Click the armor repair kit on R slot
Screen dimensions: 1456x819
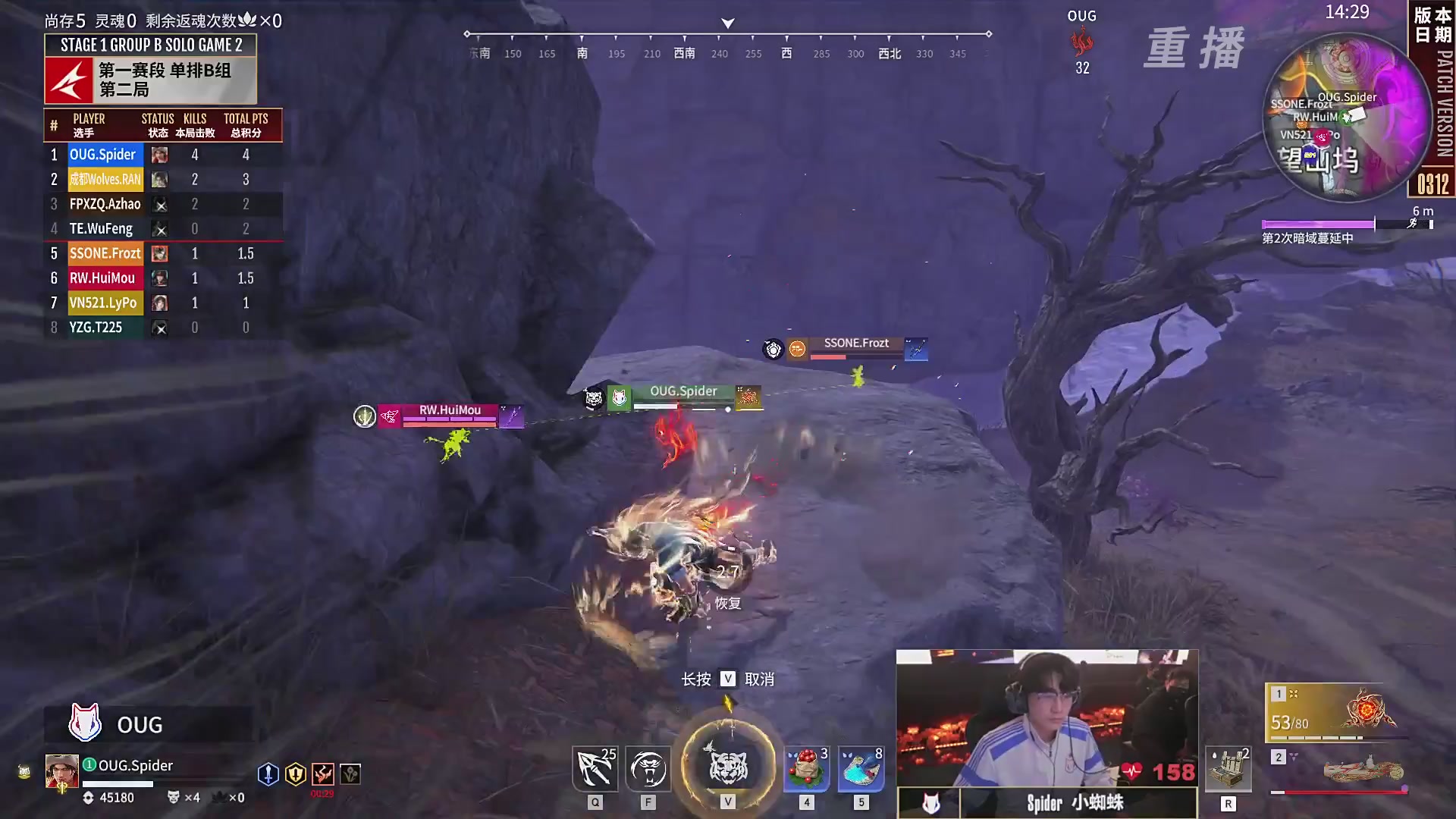pos(1230,768)
